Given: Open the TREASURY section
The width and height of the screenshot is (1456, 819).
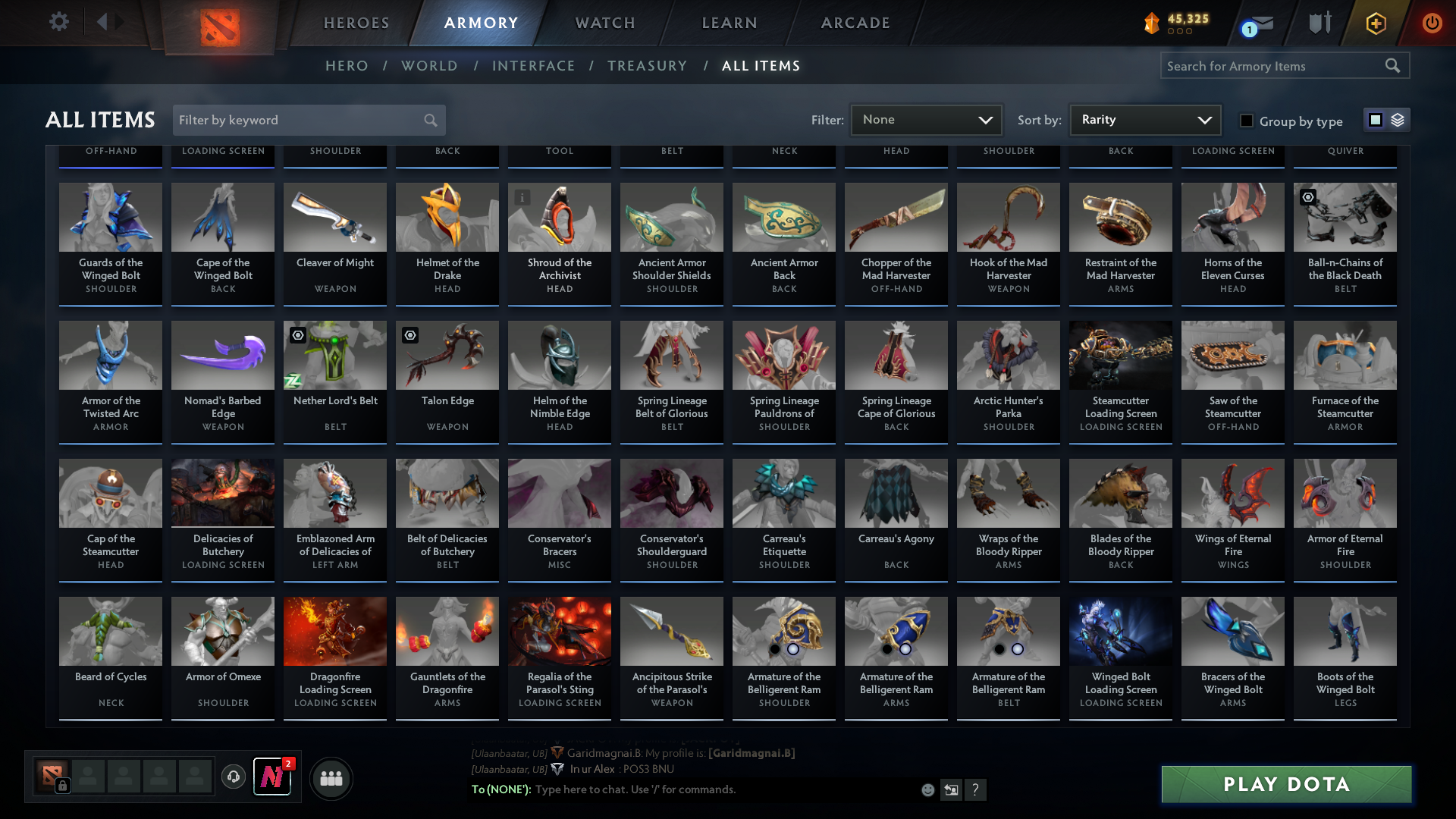Looking at the screenshot, I should click(647, 66).
